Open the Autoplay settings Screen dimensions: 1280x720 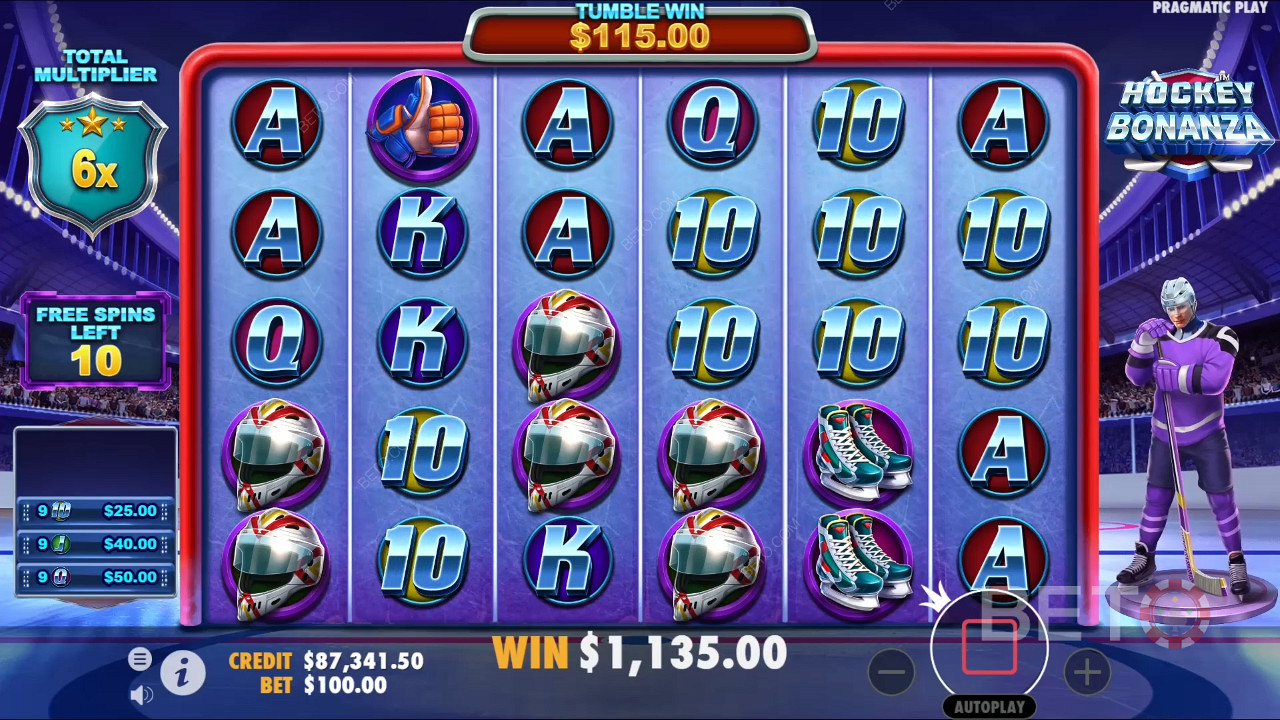(x=989, y=707)
